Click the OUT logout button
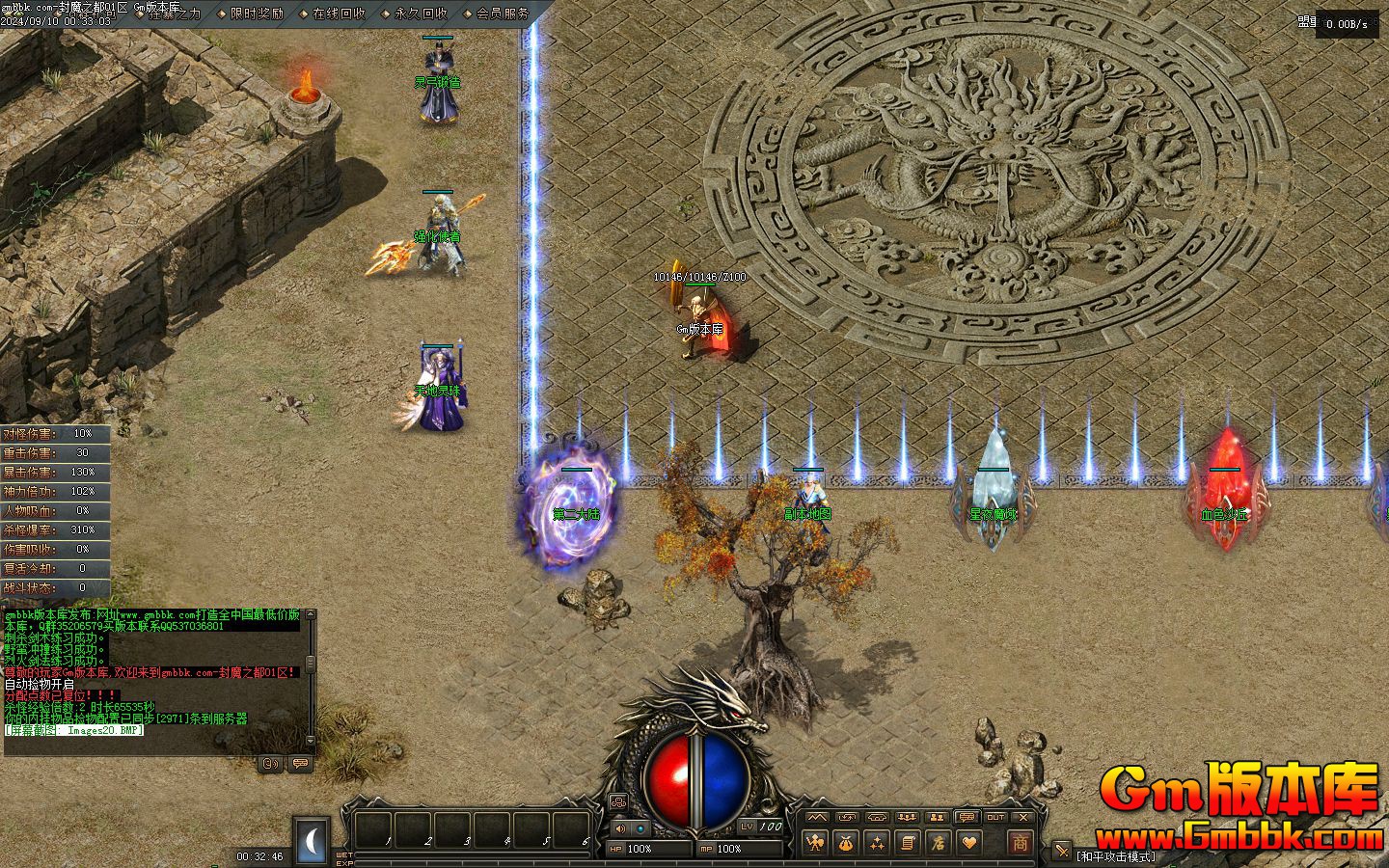Viewport: 1389px width, 868px height. click(x=995, y=817)
